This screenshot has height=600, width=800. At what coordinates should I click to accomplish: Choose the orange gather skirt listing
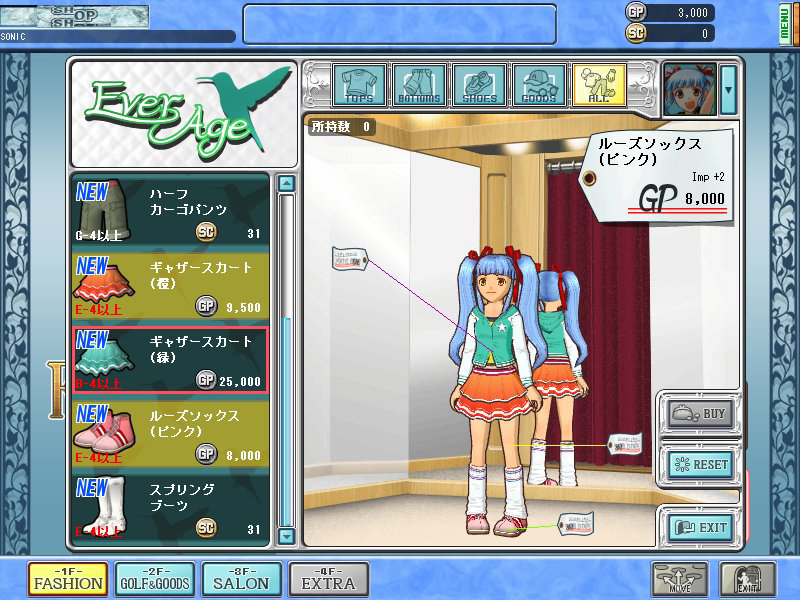[170, 285]
